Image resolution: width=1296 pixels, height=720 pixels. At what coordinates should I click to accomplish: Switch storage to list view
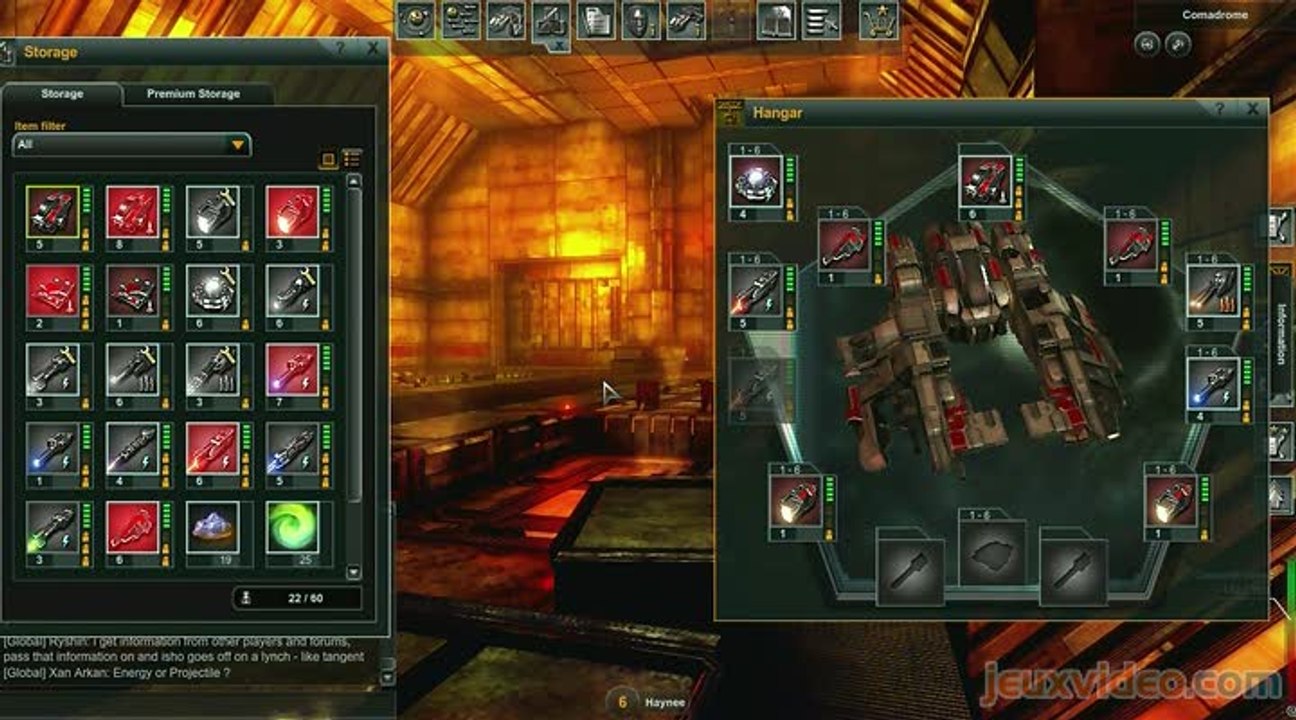[351, 159]
